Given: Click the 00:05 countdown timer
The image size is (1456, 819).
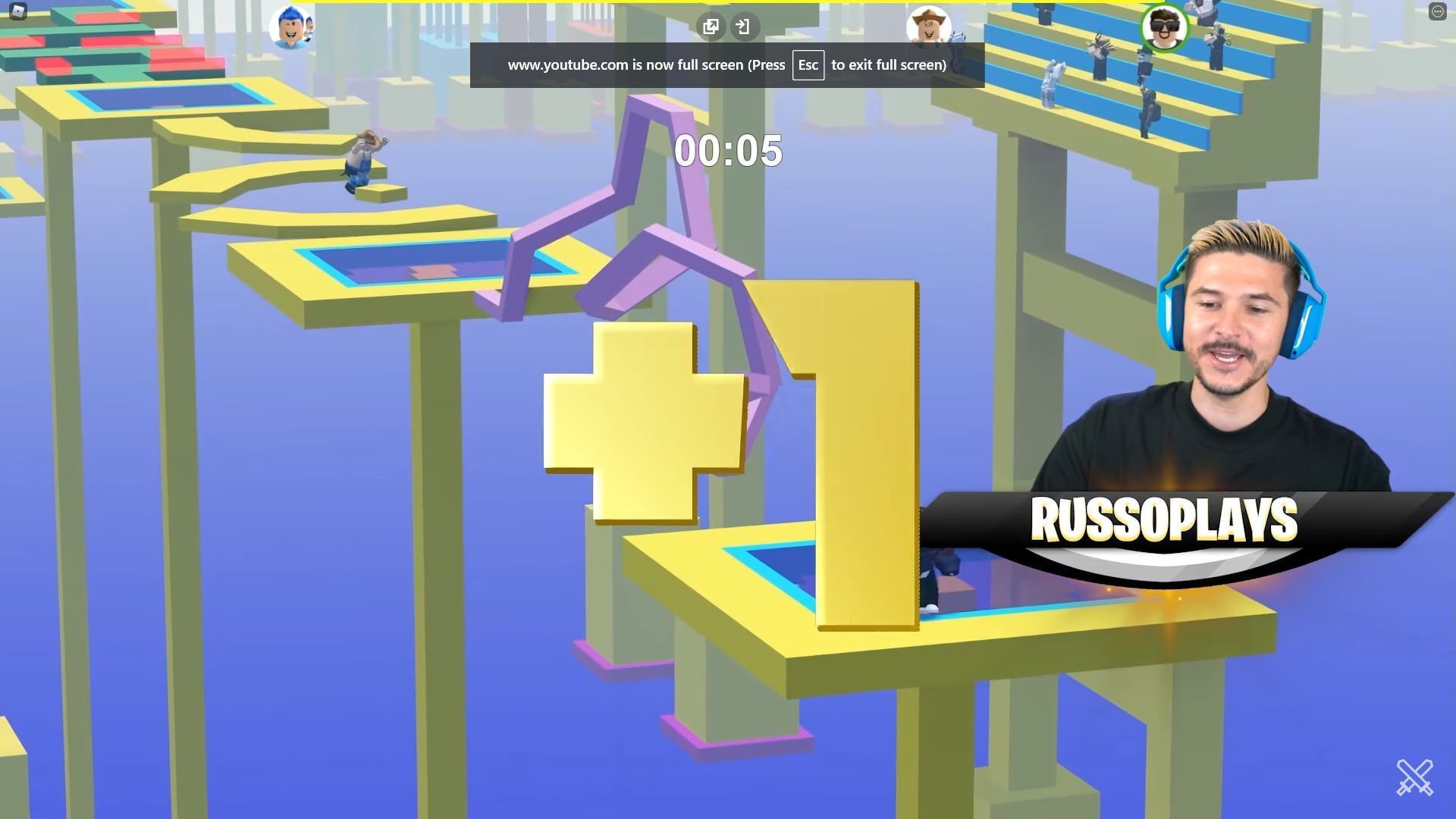Looking at the screenshot, I should pyautogui.click(x=730, y=151).
